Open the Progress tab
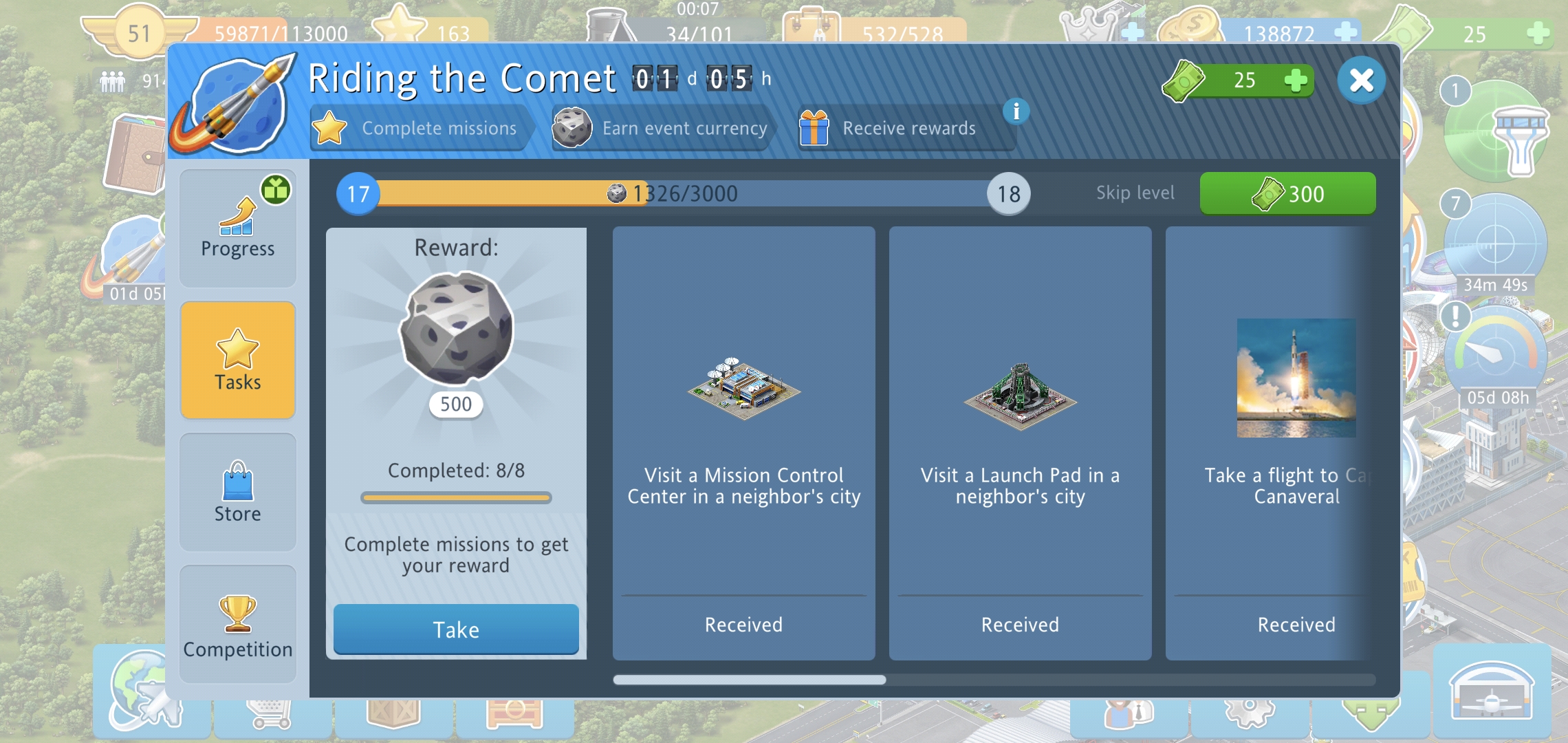 click(x=238, y=228)
